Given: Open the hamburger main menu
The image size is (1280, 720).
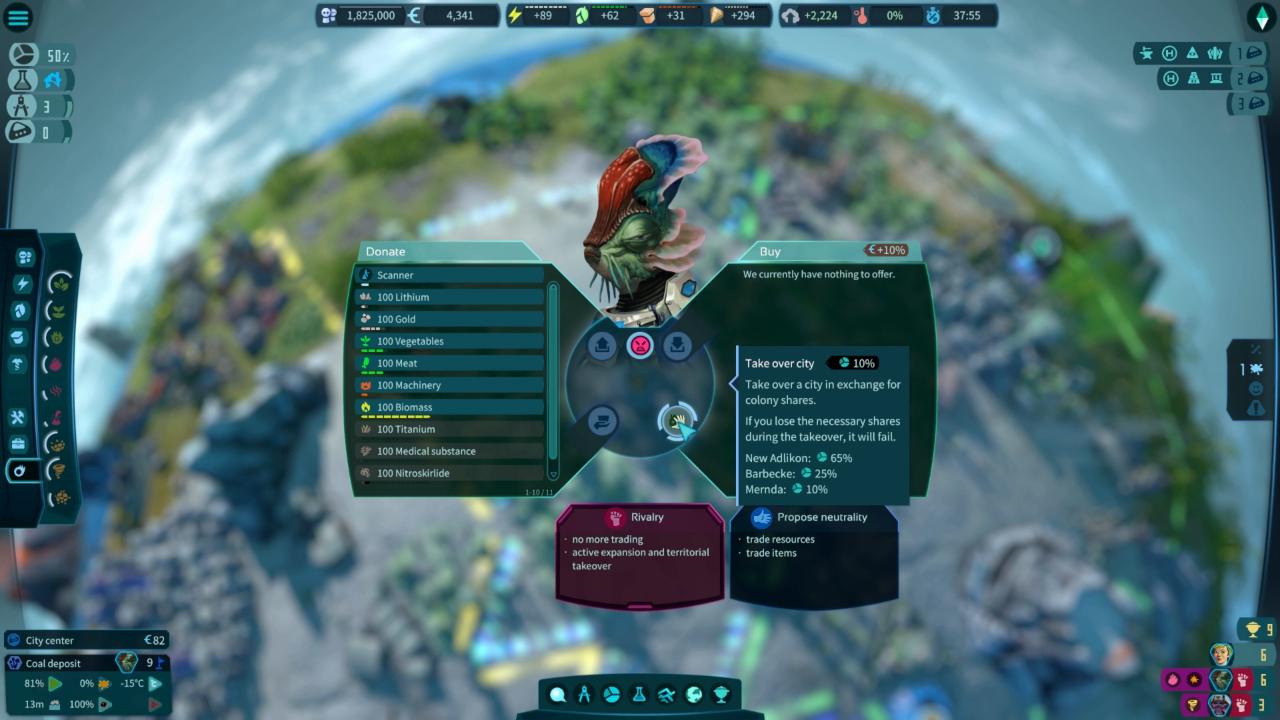Looking at the screenshot, I should 19,17.
